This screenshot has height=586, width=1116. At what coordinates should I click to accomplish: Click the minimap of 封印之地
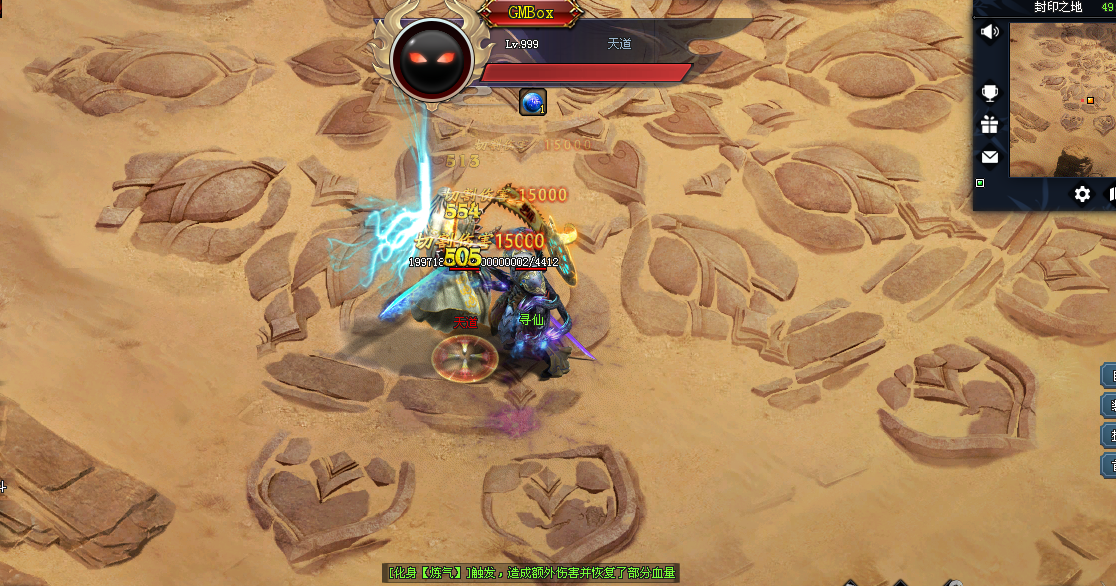1062,100
